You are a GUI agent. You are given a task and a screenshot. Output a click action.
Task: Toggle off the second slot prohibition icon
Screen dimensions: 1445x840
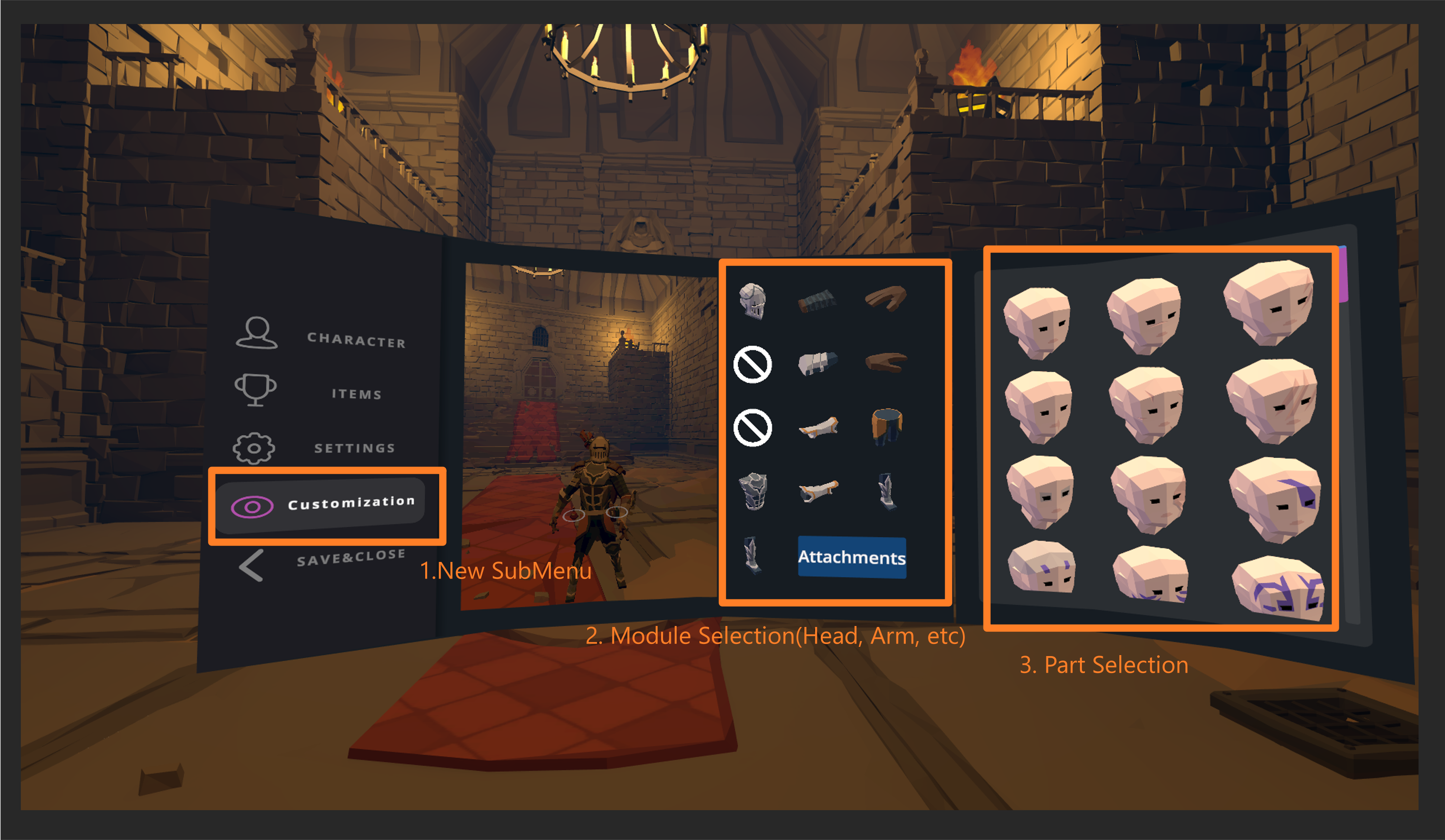[752, 364]
